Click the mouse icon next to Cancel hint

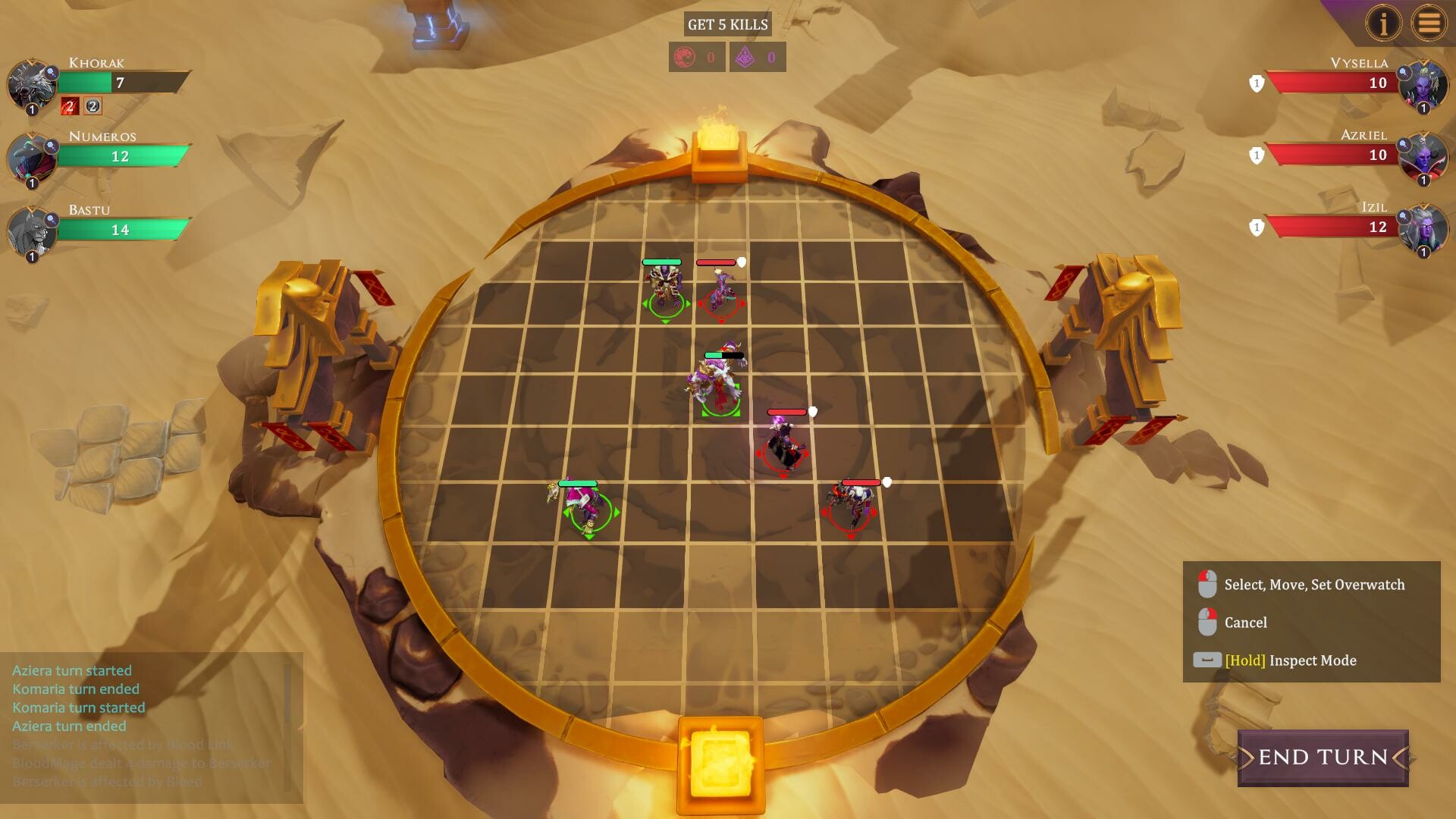(1207, 622)
